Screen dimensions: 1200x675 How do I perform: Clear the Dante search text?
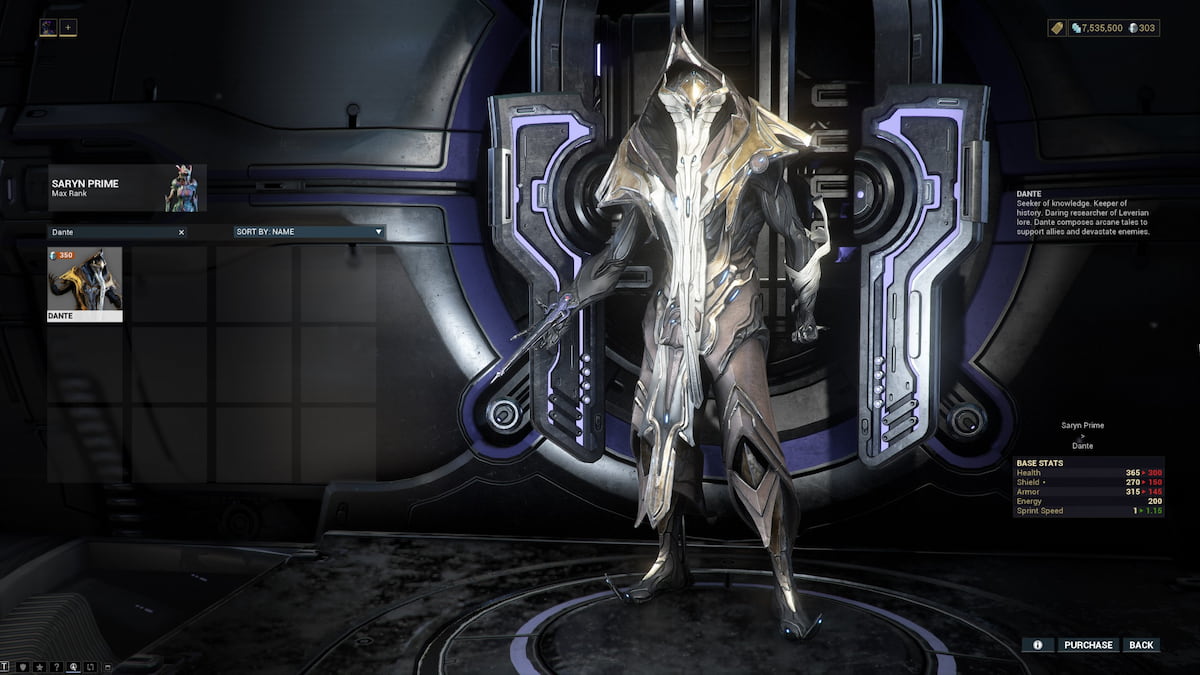coord(181,232)
